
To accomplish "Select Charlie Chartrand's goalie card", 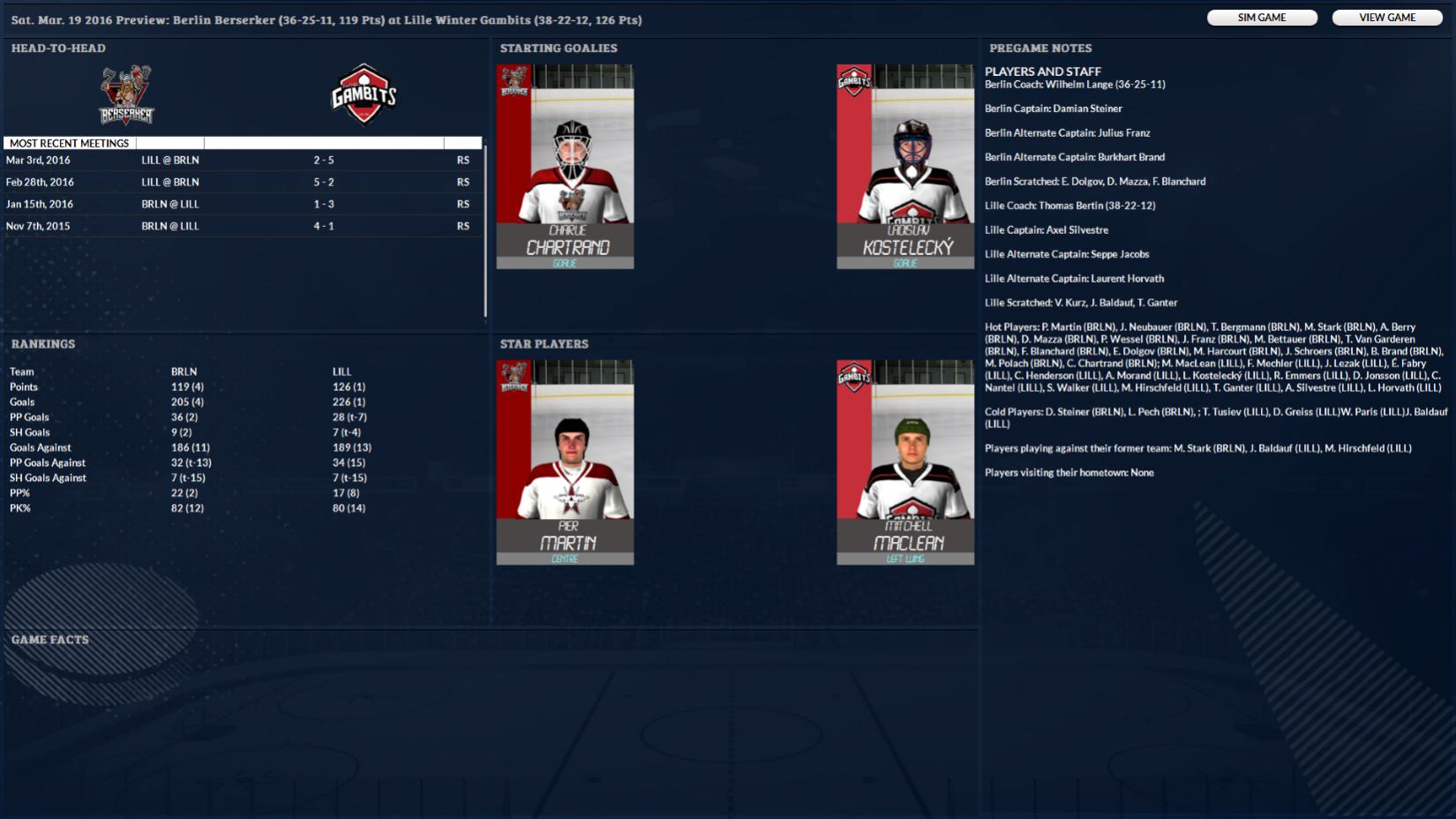I will 565,166.
